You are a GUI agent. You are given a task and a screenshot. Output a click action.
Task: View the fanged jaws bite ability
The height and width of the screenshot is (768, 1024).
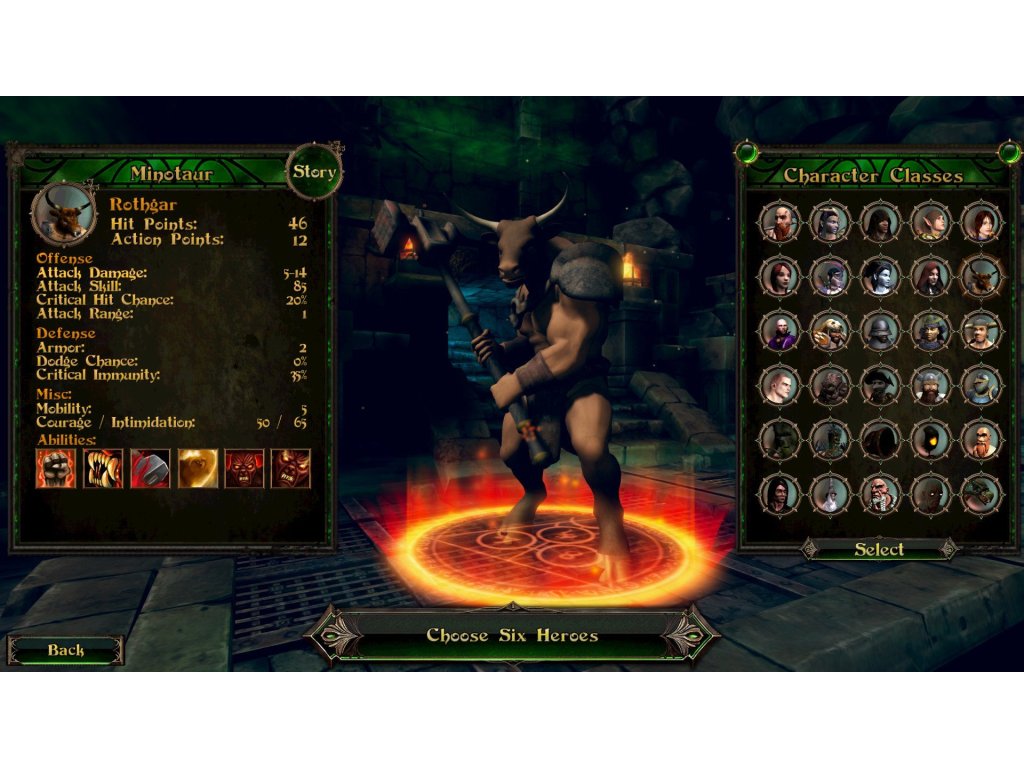click(103, 468)
